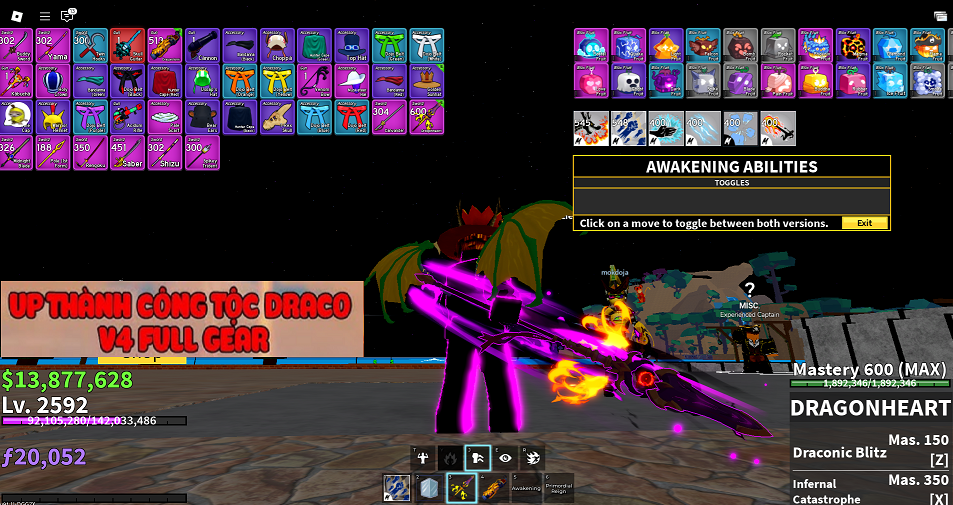Choose the Cannon gun slot
Screen dimensions: 953x505
pyautogui.click(x=202, y=45)
